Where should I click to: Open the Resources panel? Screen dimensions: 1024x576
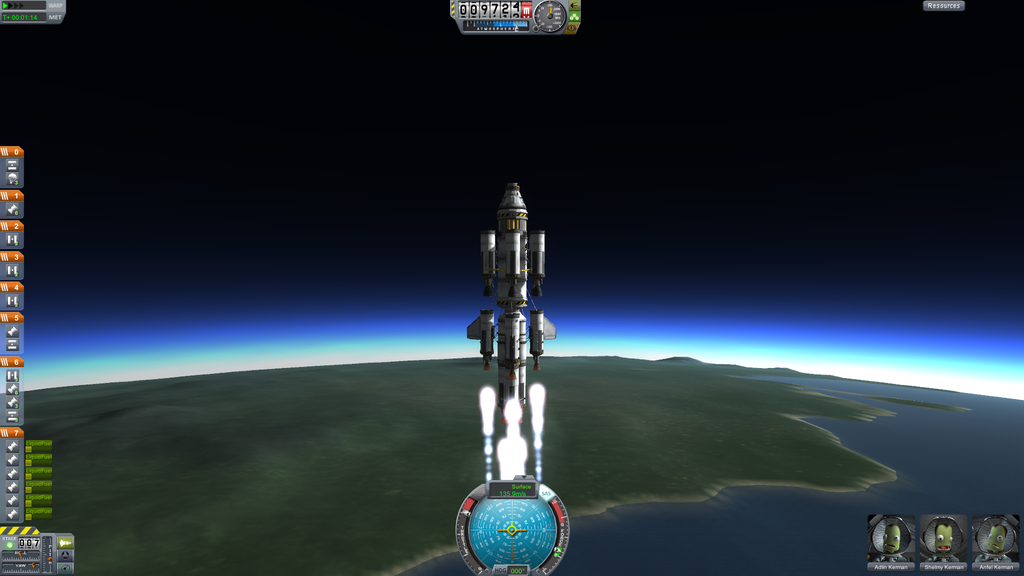point(943,6)
